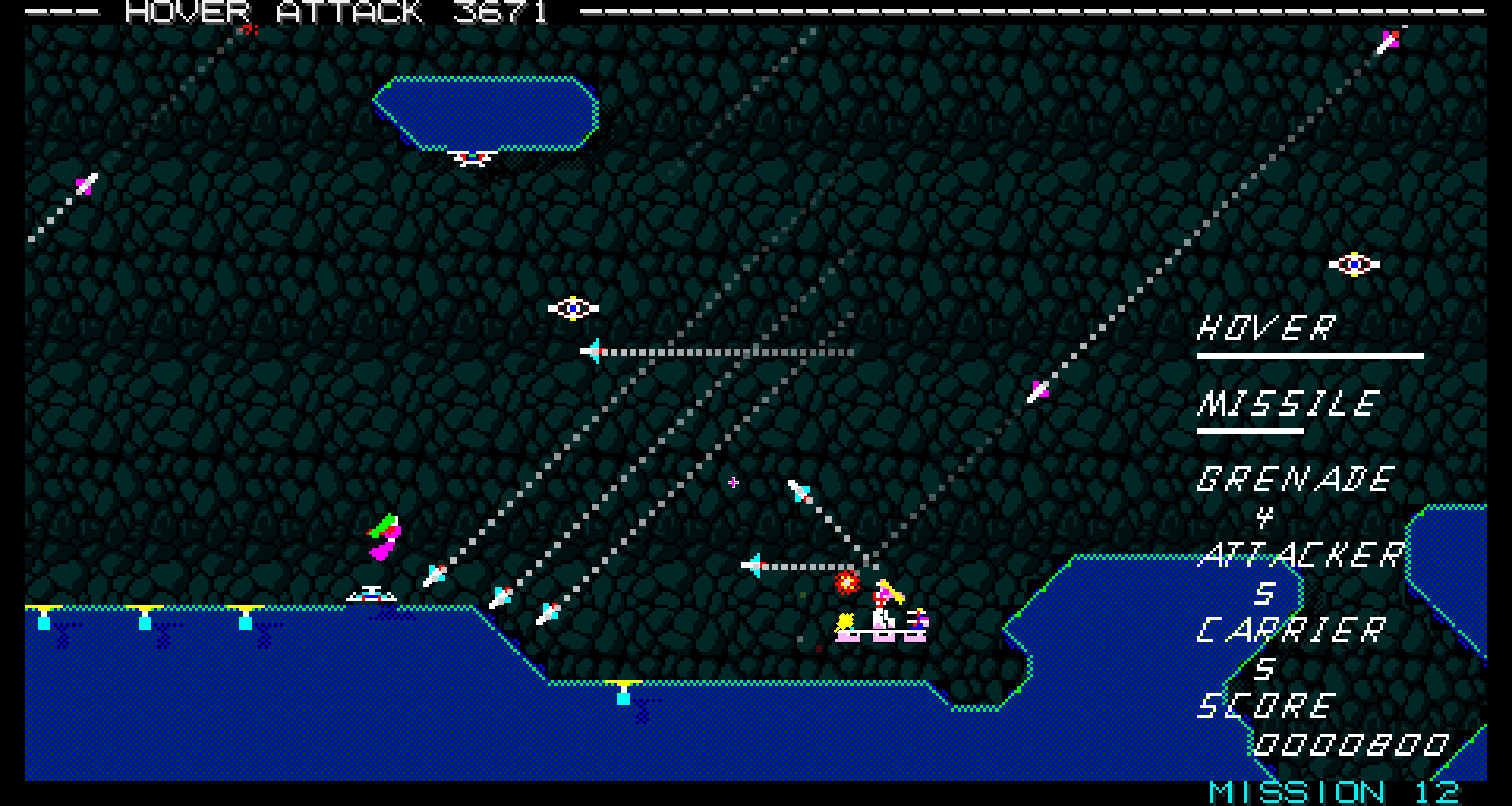Screen dimensions: 1512x806
Task: Click the eye-shaped enemy at top right
Action: point(1352,263)
